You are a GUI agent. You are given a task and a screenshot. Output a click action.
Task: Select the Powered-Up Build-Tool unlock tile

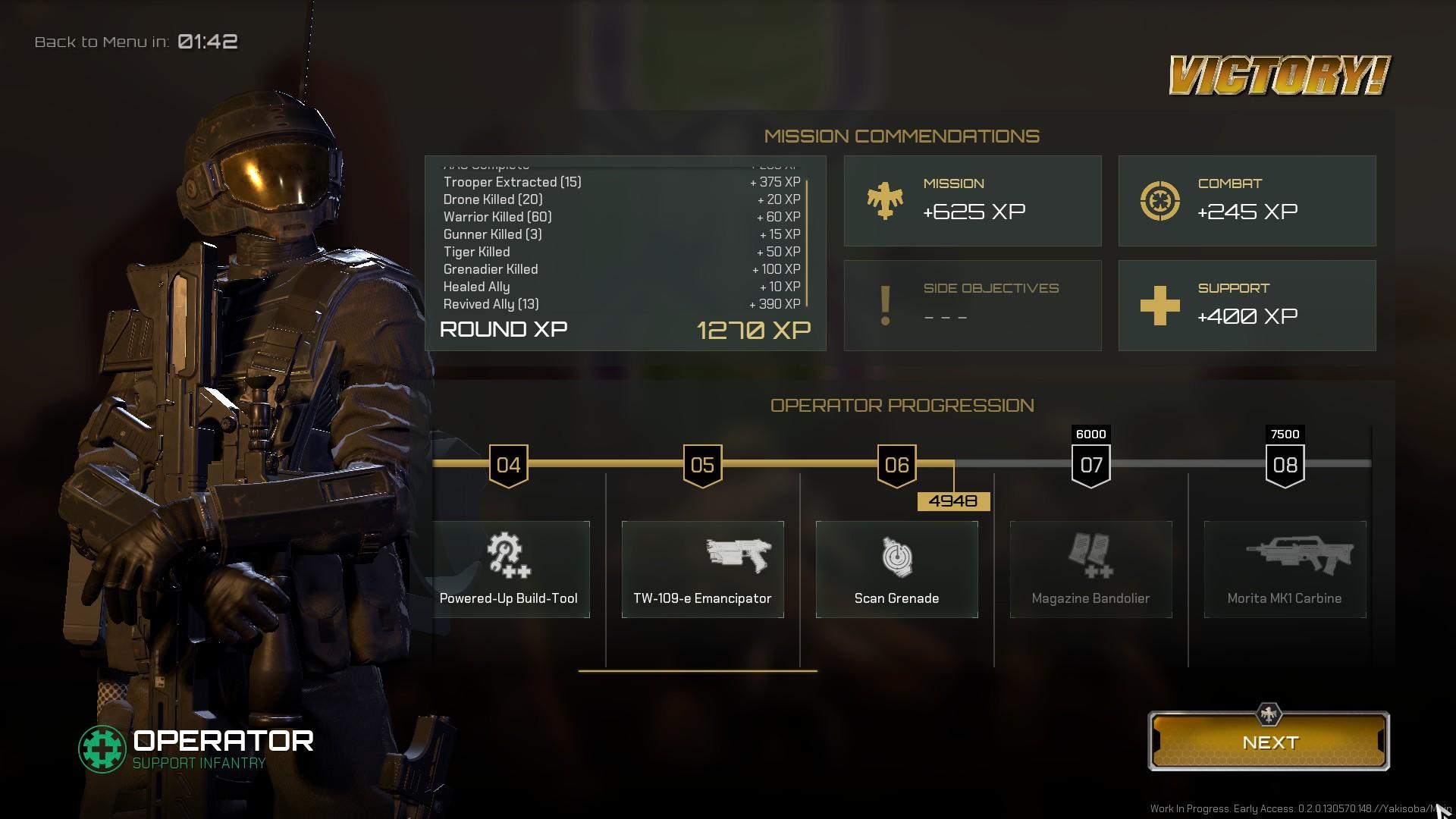510,569
